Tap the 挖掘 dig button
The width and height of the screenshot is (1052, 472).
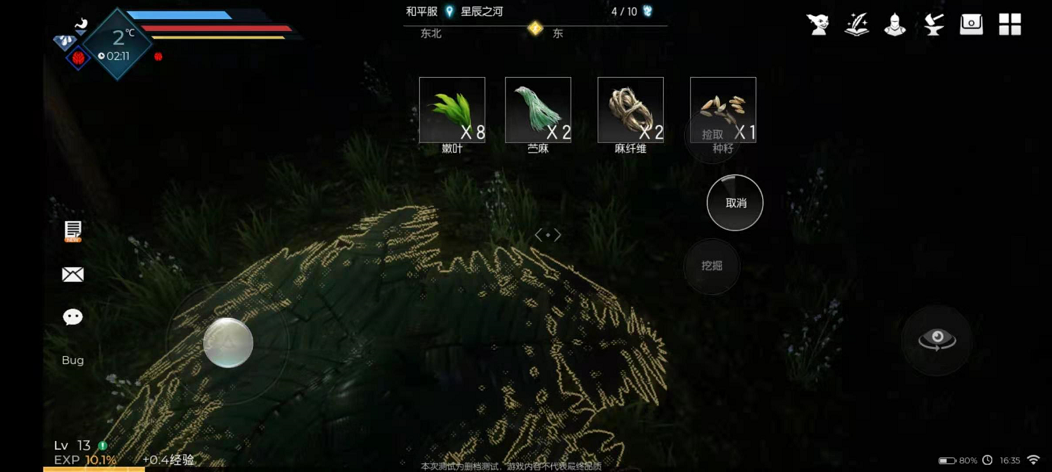pos(712,266)
